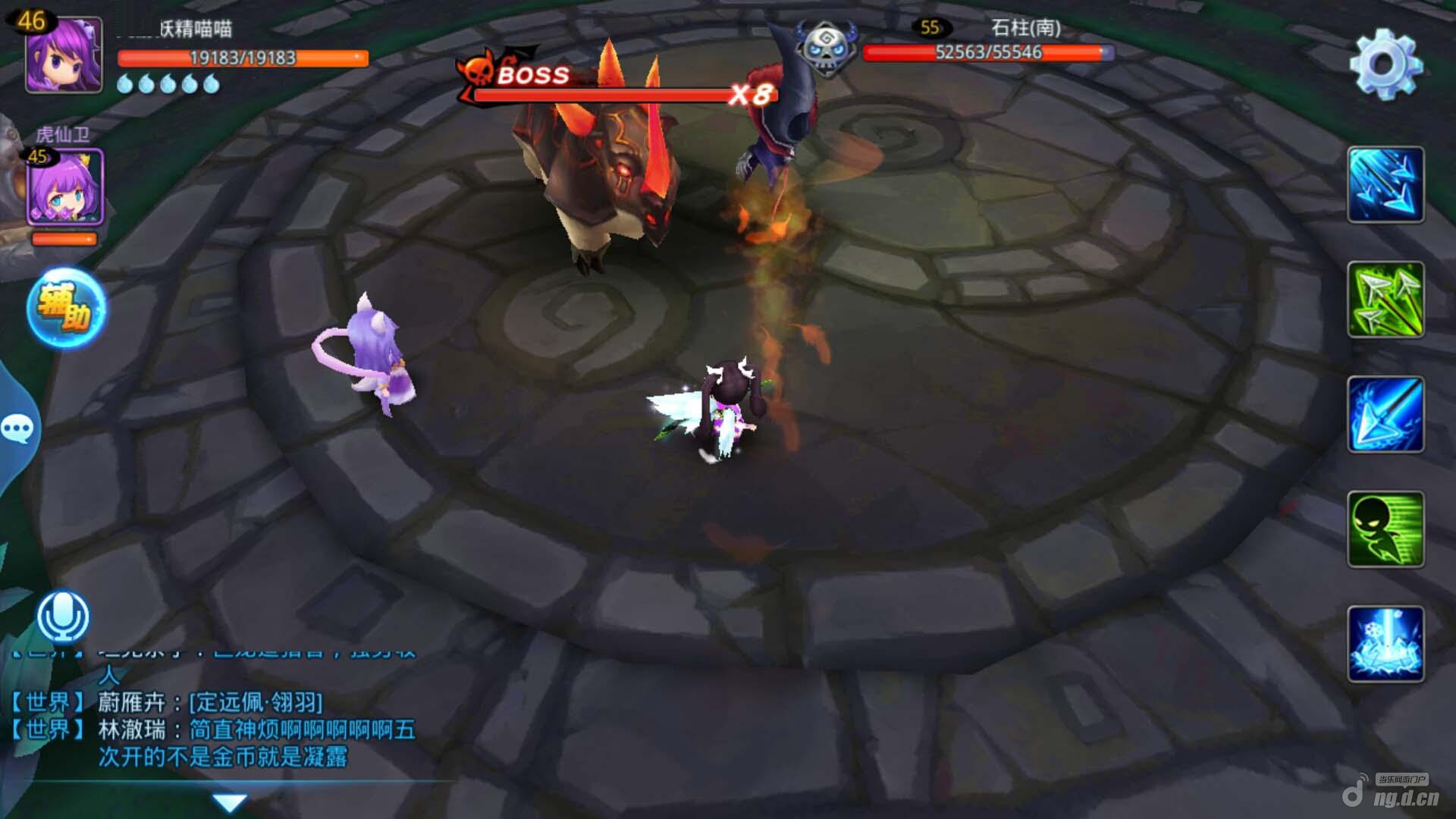Image resolution: width=1456 pixels, height=819 pixels.
Task: Collapse chat with the down arrow
Action: coord(229,802)
